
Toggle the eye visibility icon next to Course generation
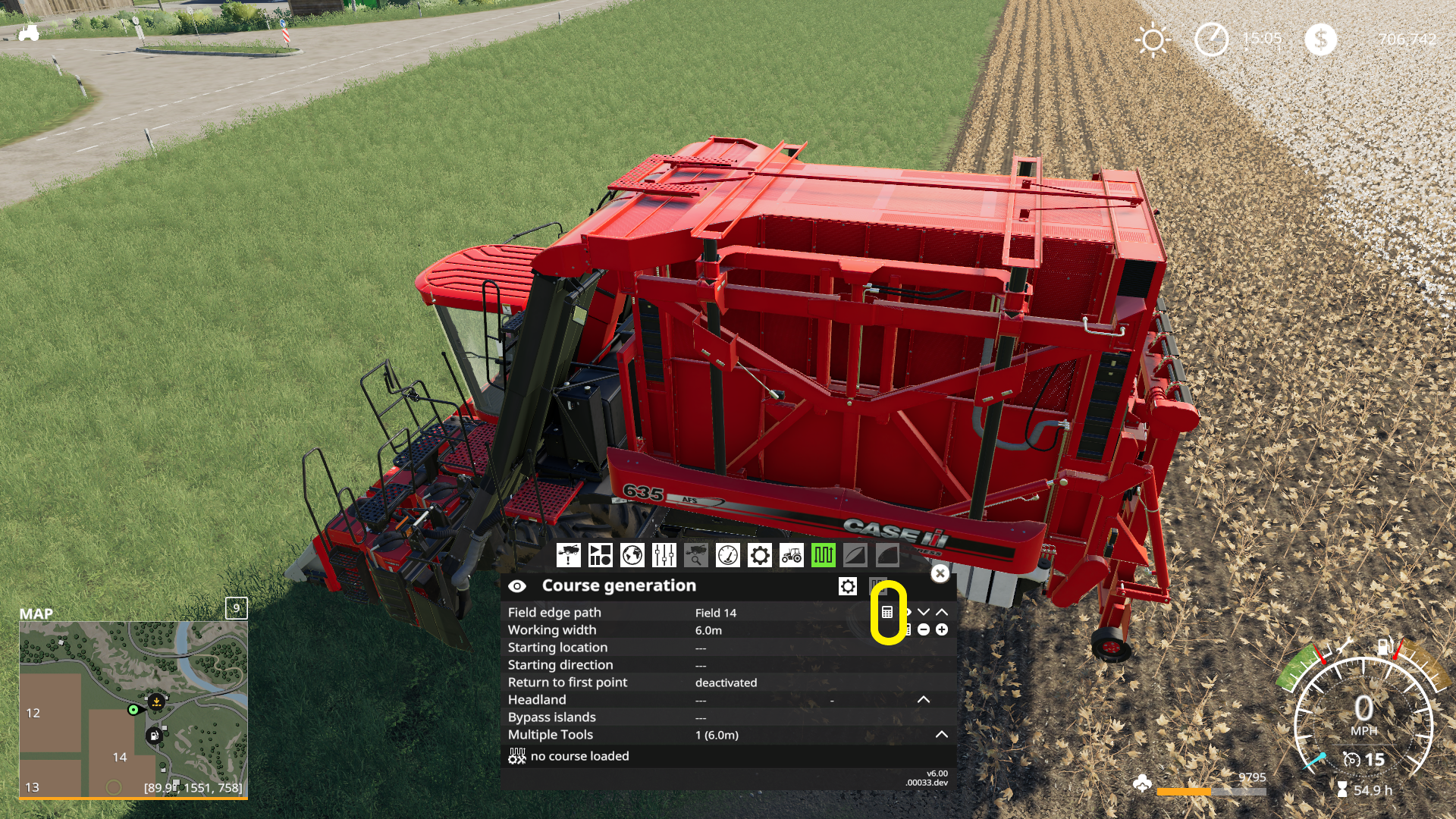517,585
